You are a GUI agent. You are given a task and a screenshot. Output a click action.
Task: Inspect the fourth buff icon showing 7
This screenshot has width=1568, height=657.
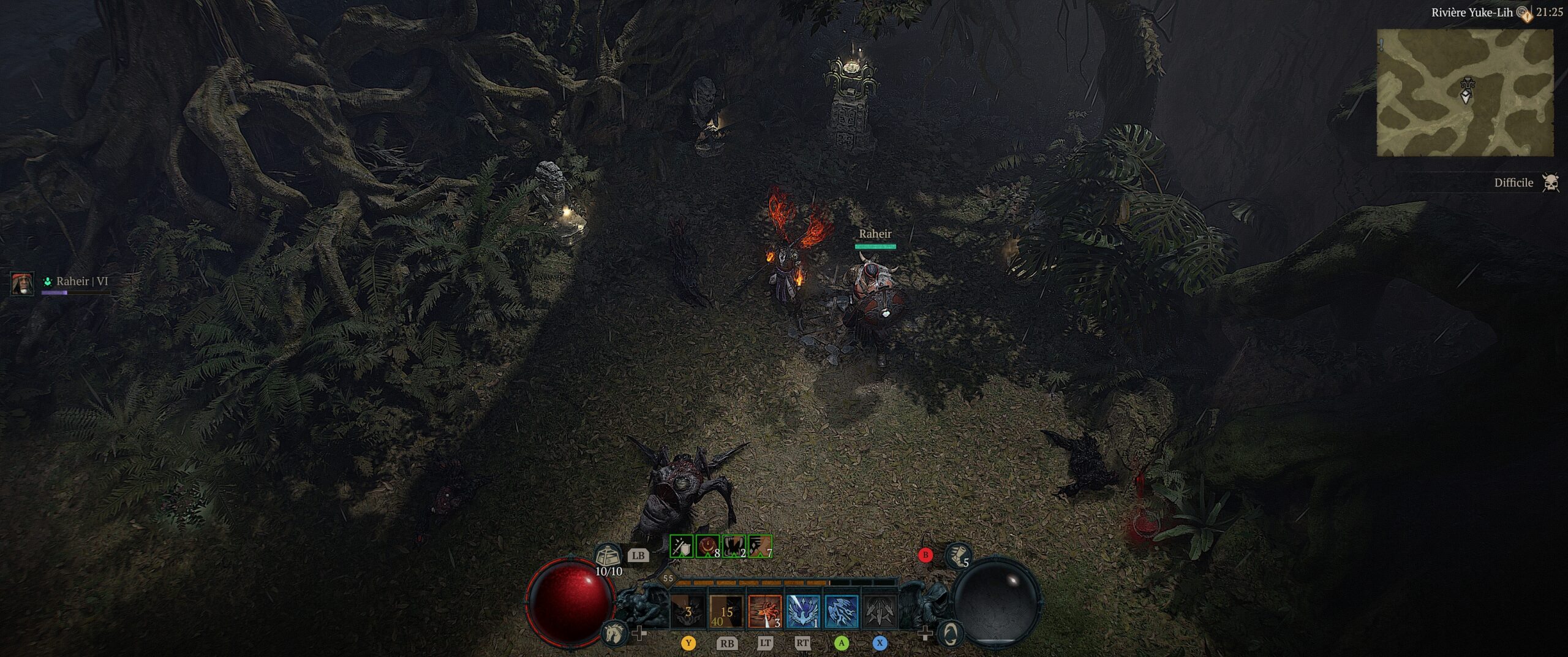[760, 546]
